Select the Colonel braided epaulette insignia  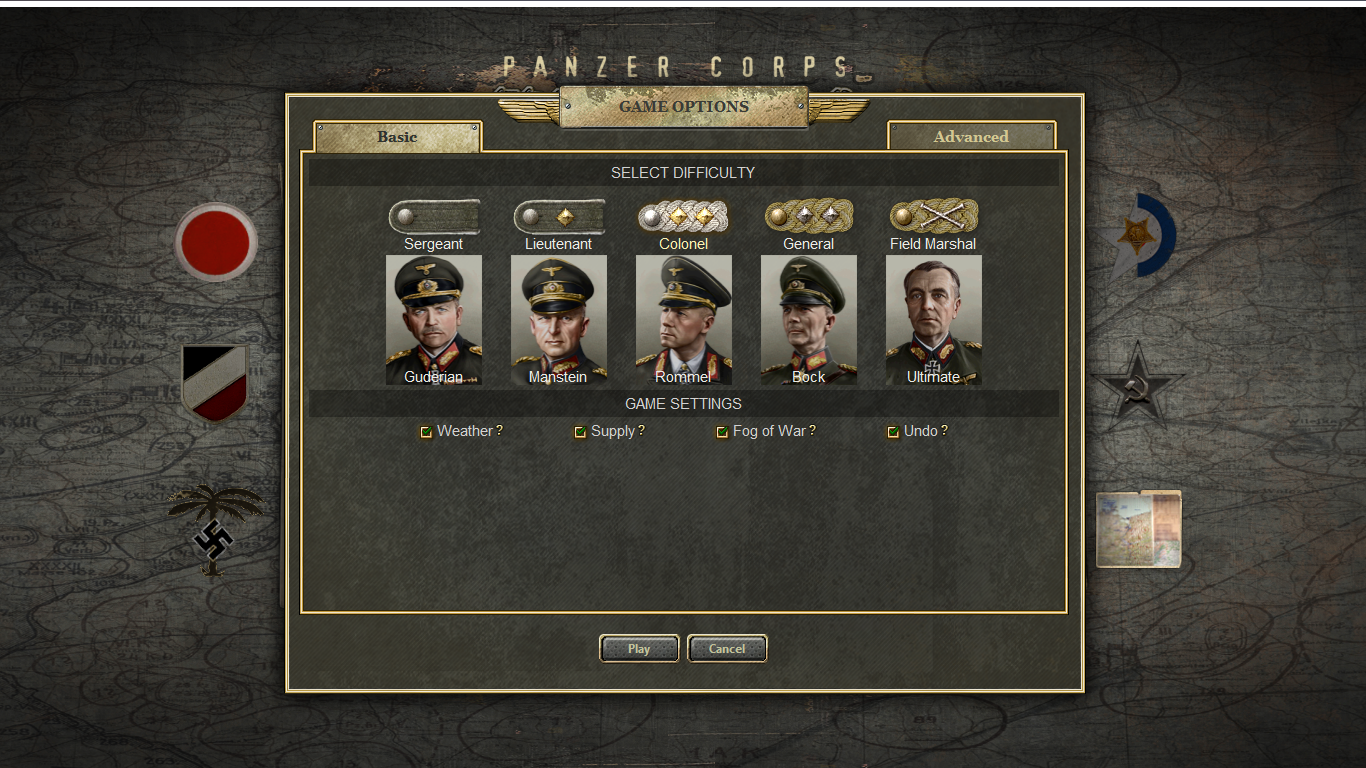(x=684, y=216)
